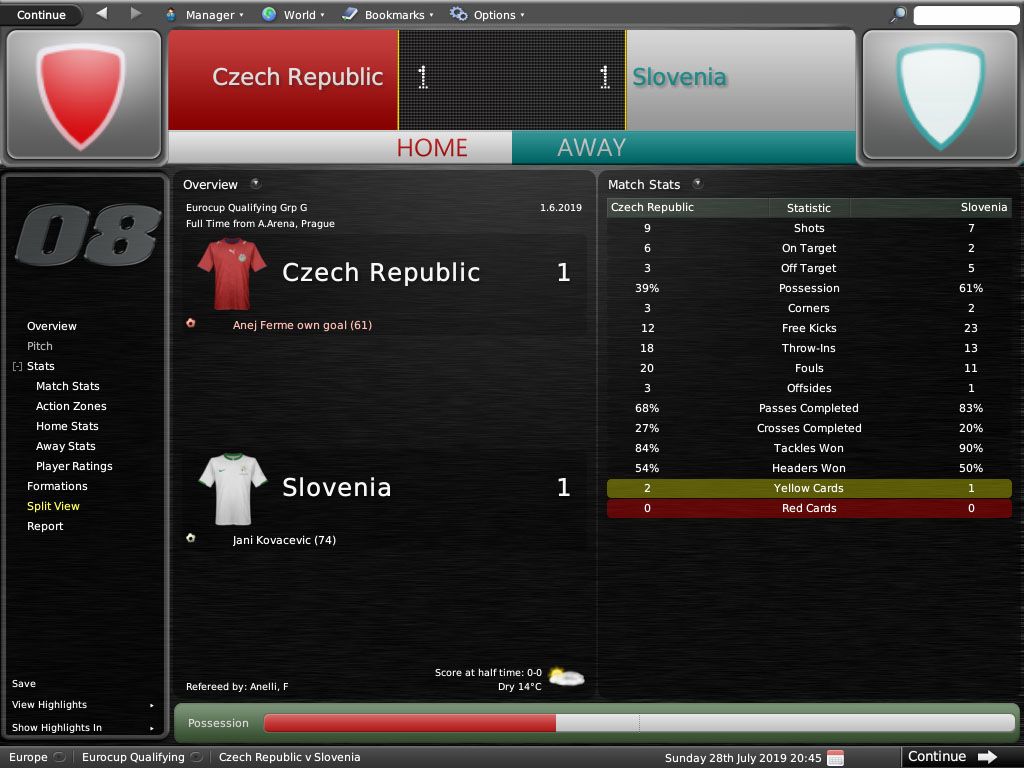Click the Continue button at top left
1024x768 pixels.
click(41, 15)
